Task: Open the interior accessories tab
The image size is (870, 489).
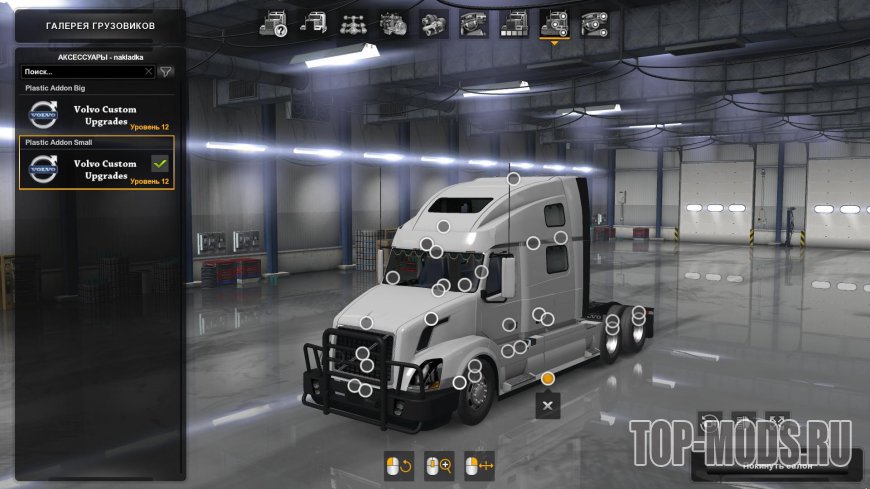Action: tap(593, 23)
